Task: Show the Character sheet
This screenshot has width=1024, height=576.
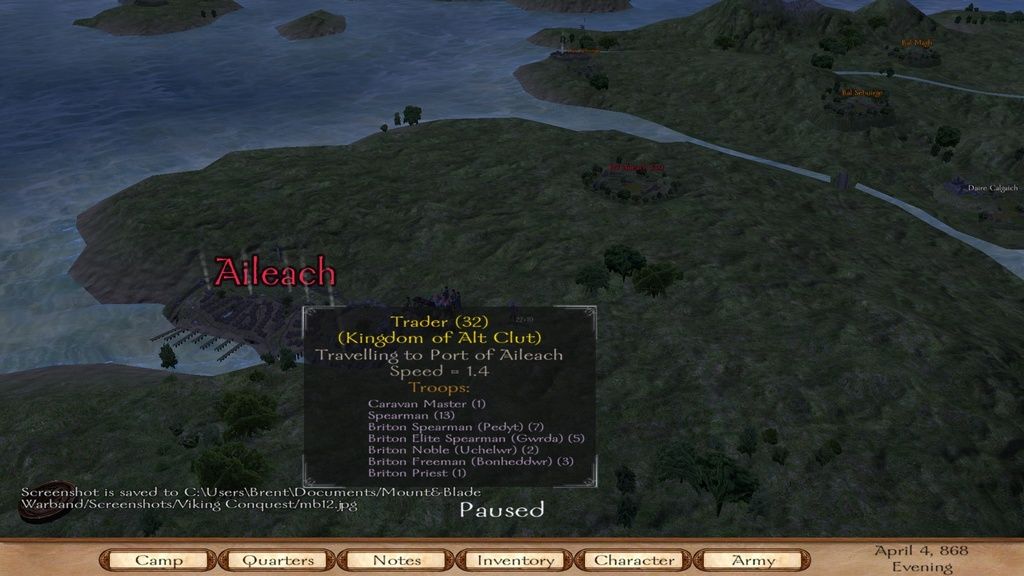Action: tap(634, 560)
